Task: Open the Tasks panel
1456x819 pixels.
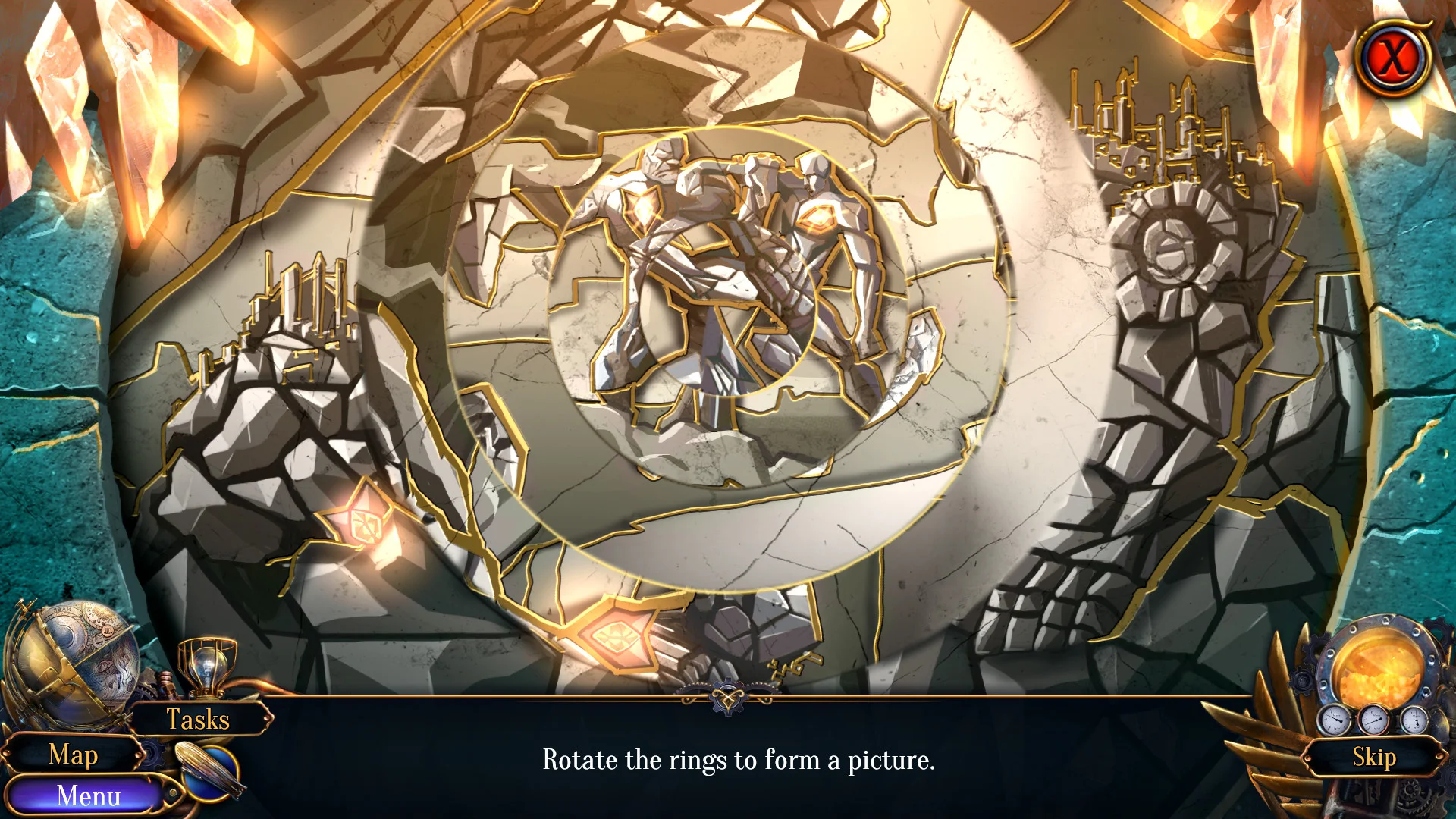Action: coord(199,720)
